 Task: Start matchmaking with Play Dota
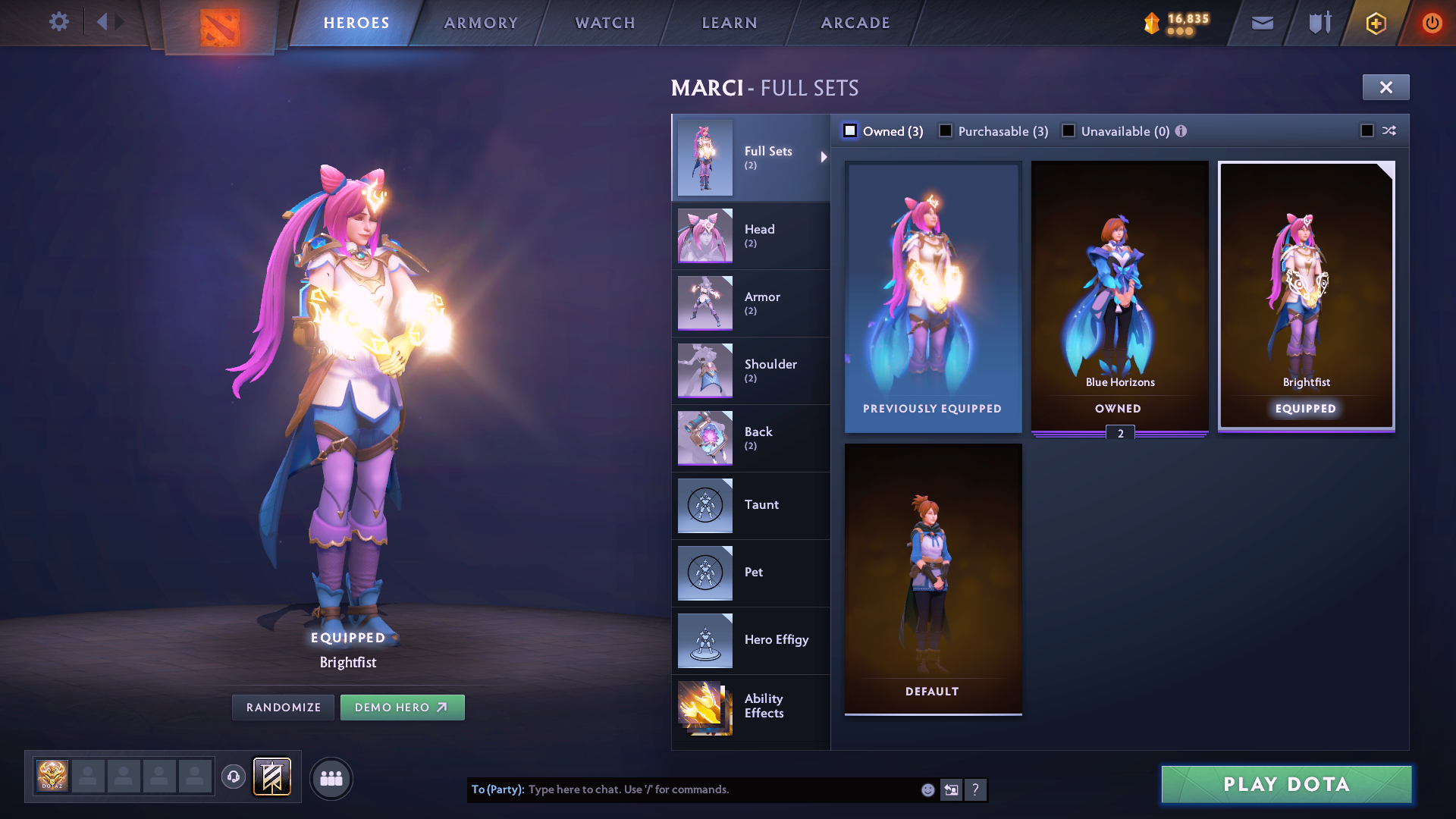[x=1286, y=784]
